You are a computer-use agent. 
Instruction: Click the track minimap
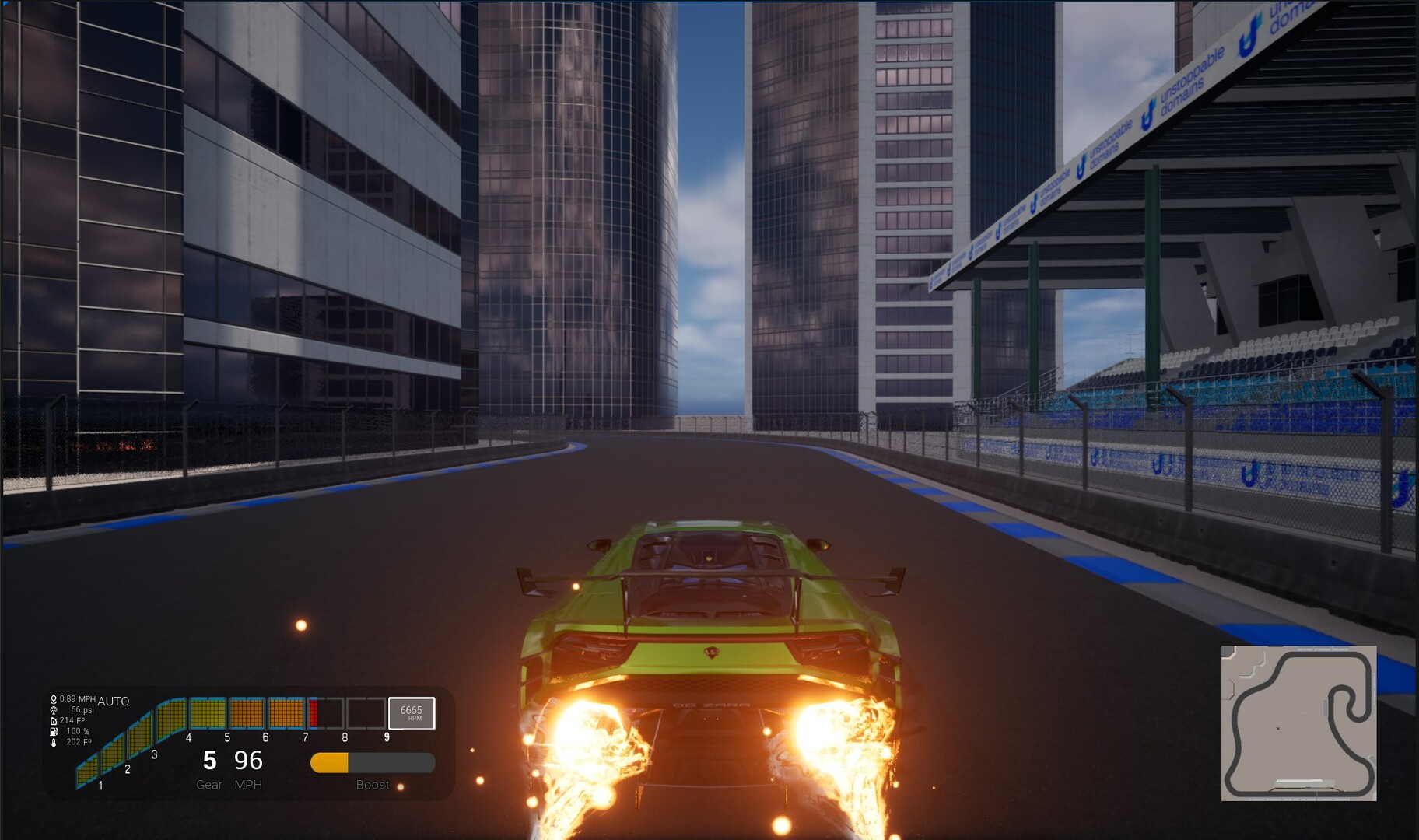tap(1298, 723)
